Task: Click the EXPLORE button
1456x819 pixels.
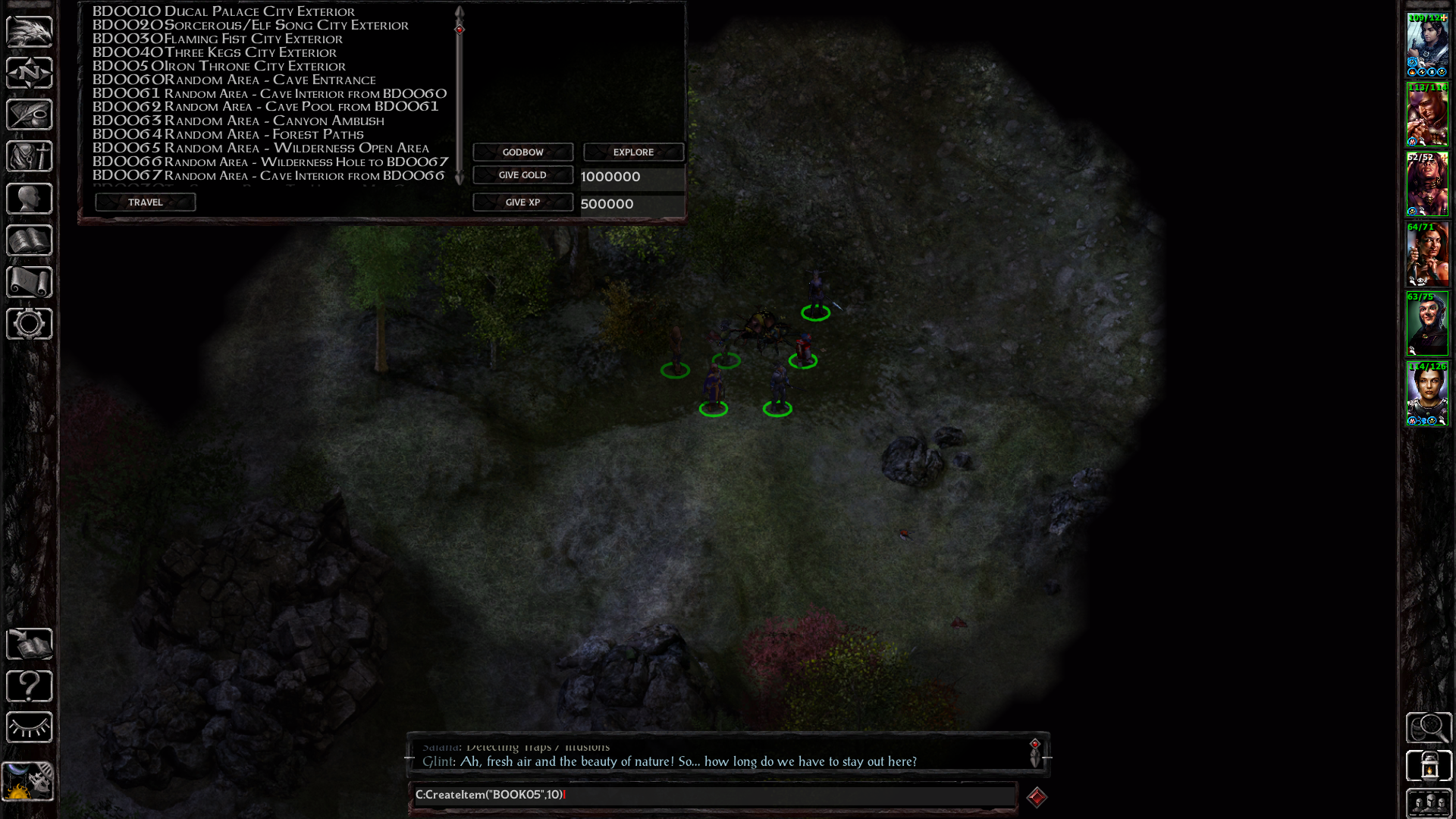Action: 633,152
